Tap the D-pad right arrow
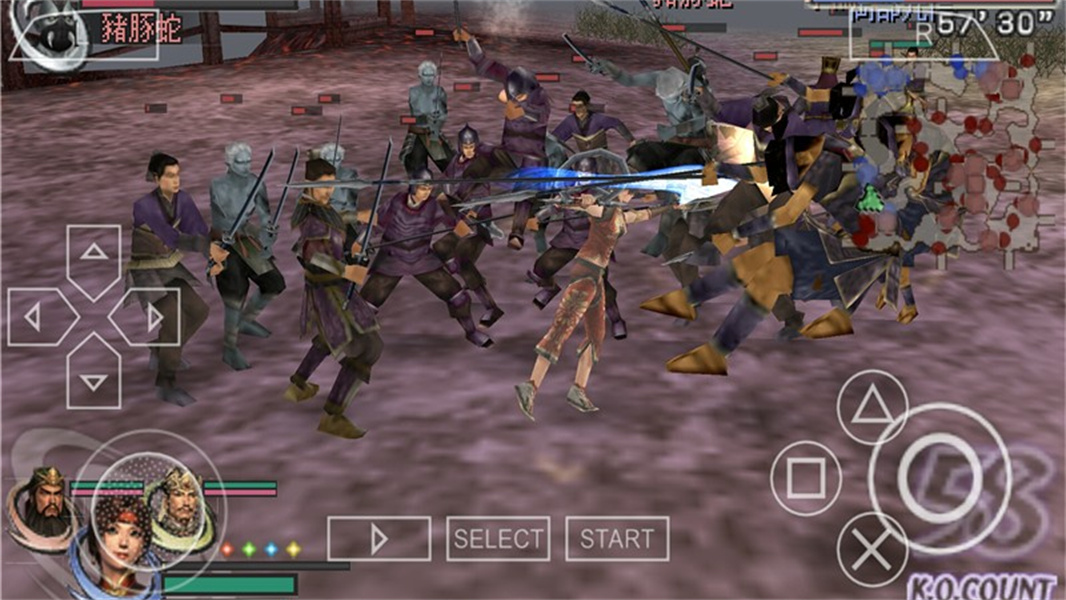This screenshot has height=600, width=1066. [150, 318]
